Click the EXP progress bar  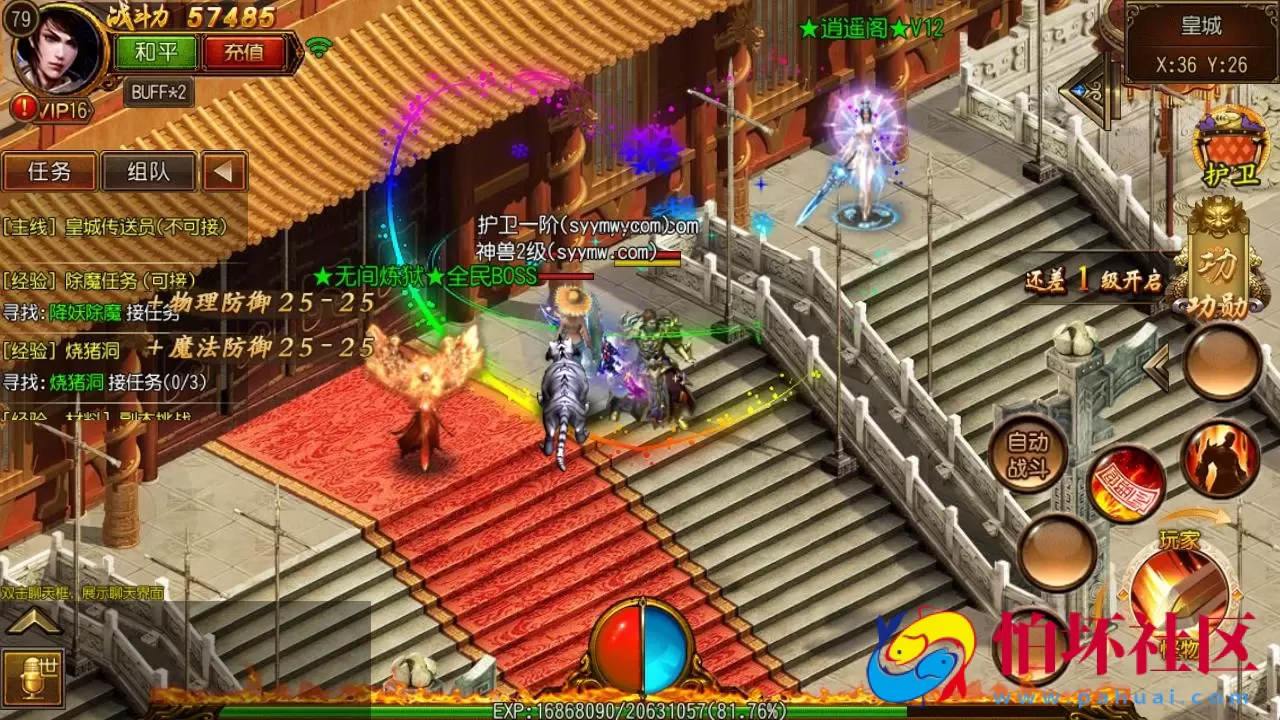coord(640,710)
